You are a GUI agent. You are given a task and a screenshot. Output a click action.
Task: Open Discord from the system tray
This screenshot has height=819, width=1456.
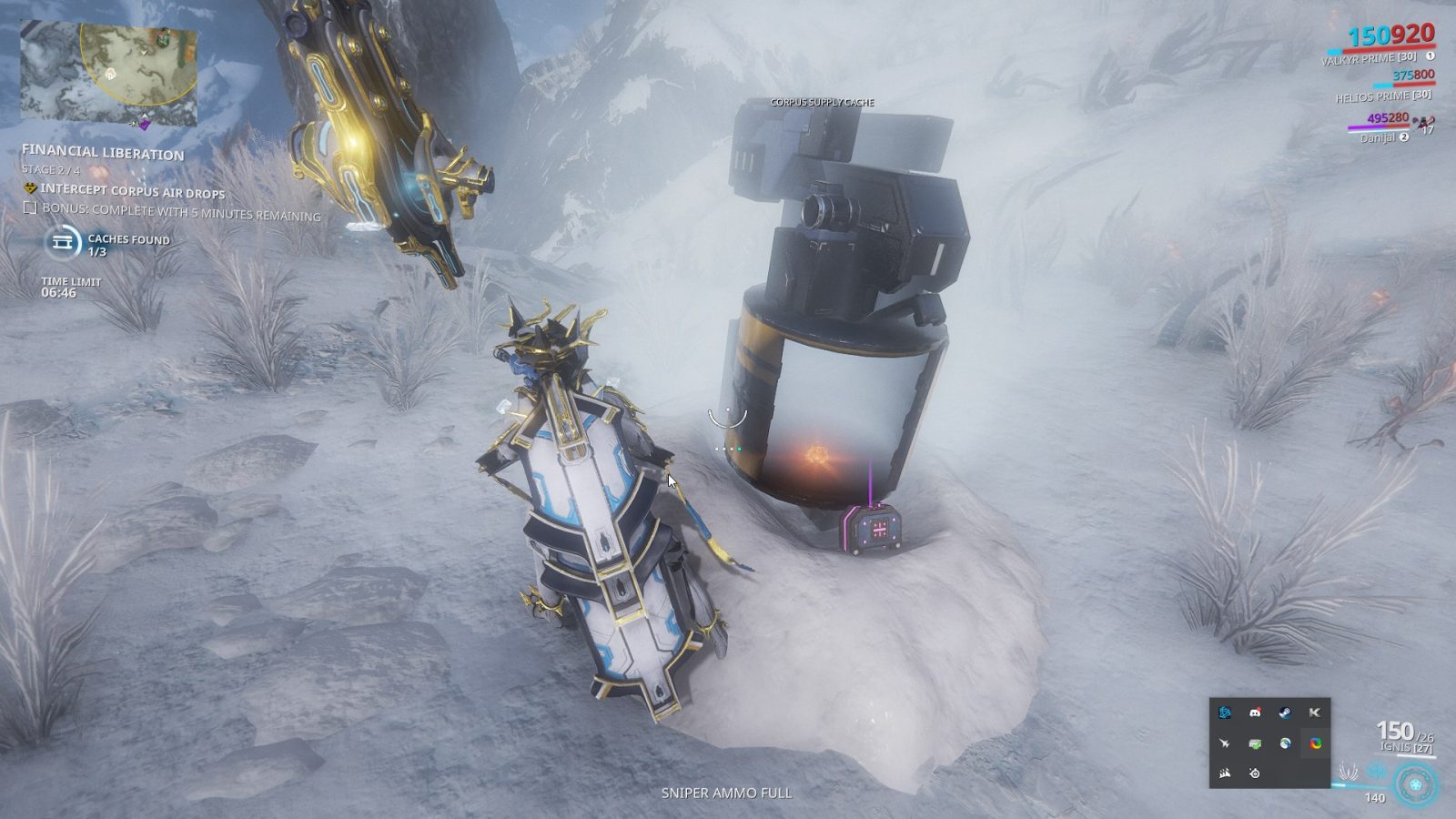coord(1256,713)
